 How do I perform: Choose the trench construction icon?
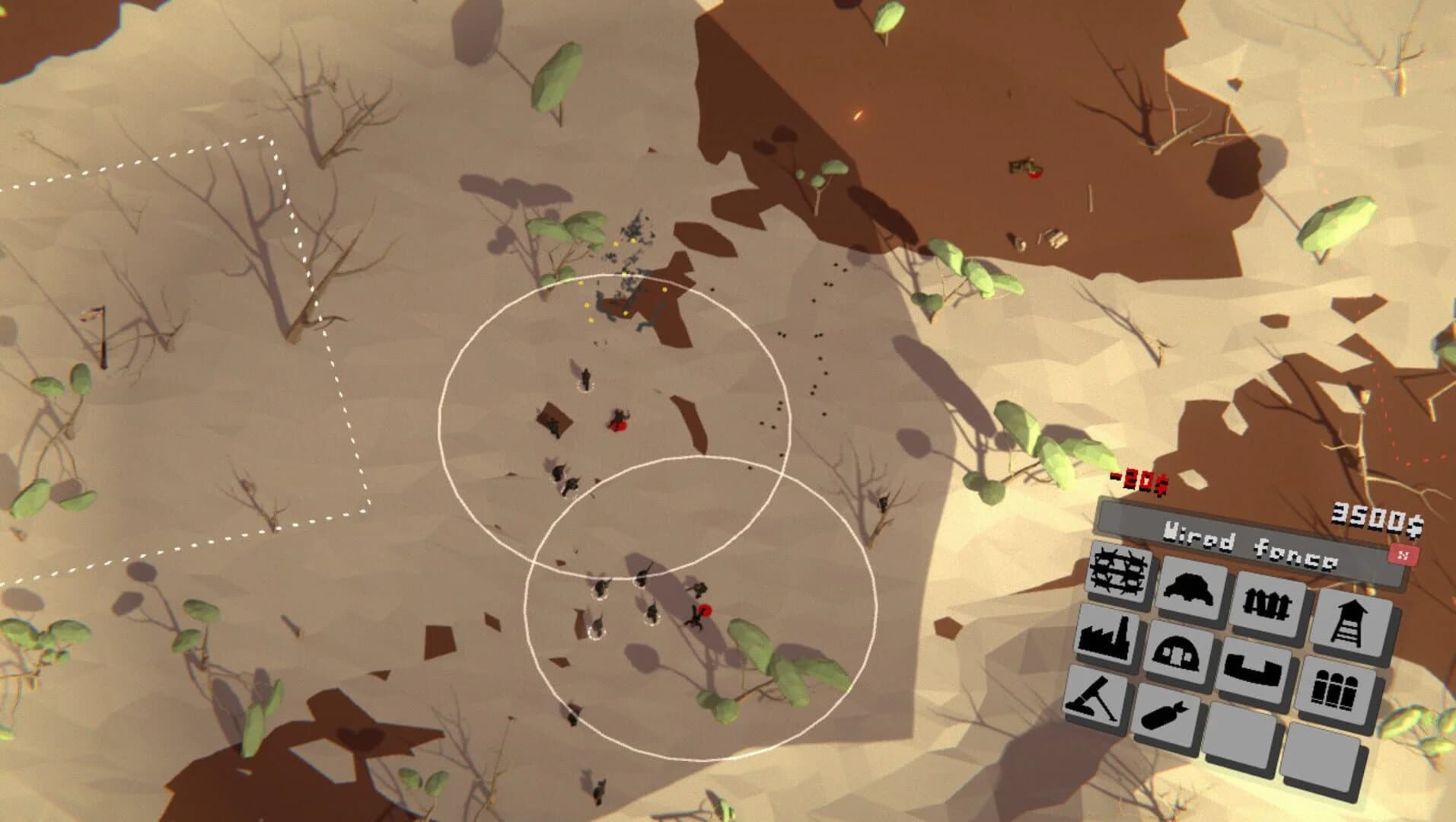point(1253,670)
